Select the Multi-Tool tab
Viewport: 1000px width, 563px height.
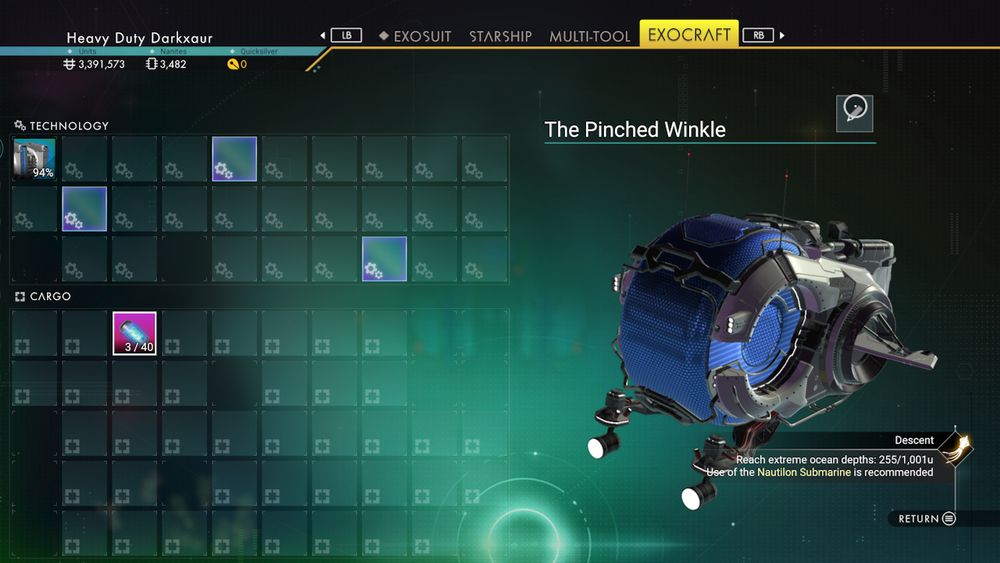point(590,36)
